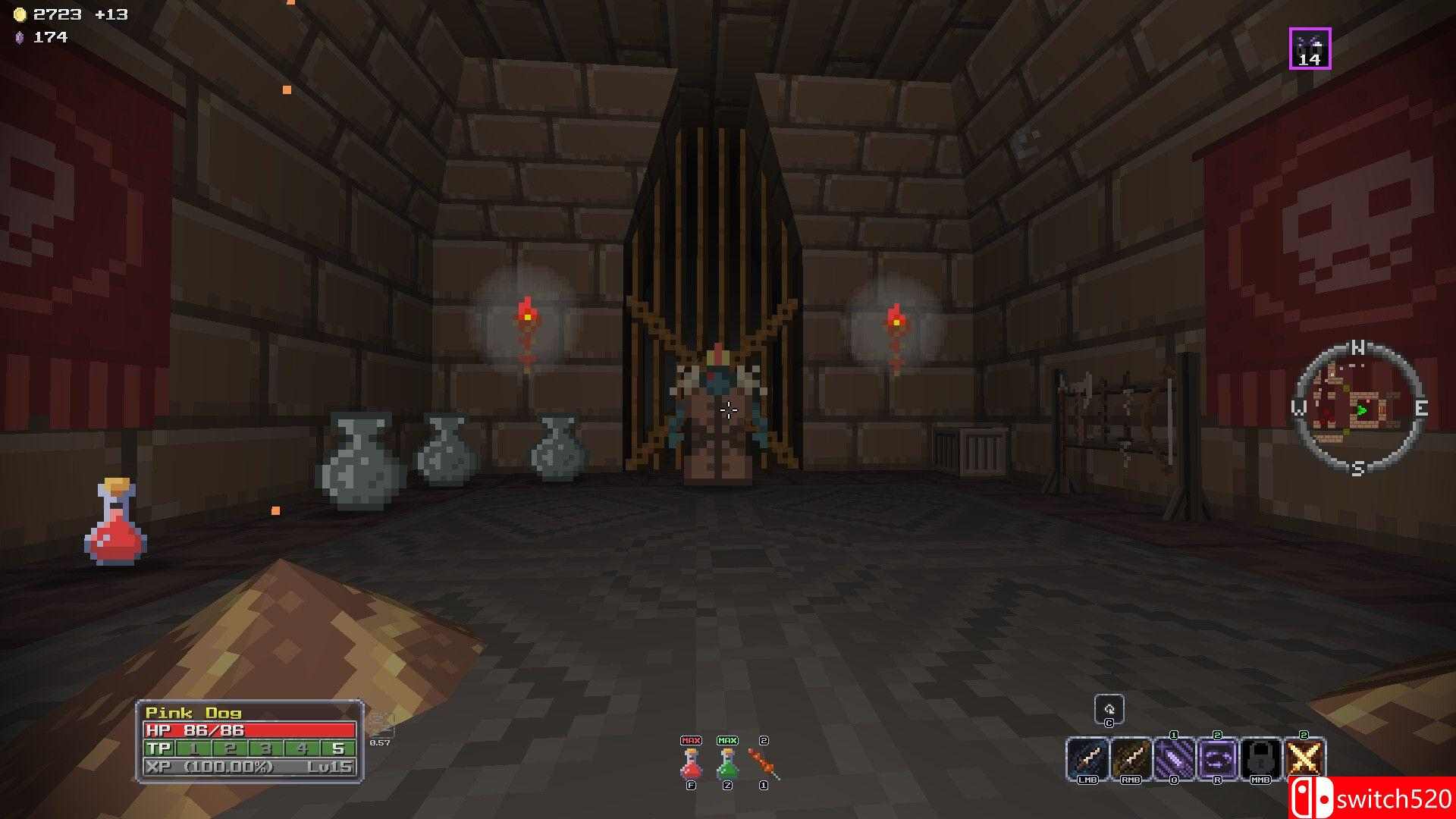Cast the purple spell icon bound to R

click(x=1217, y=757)
